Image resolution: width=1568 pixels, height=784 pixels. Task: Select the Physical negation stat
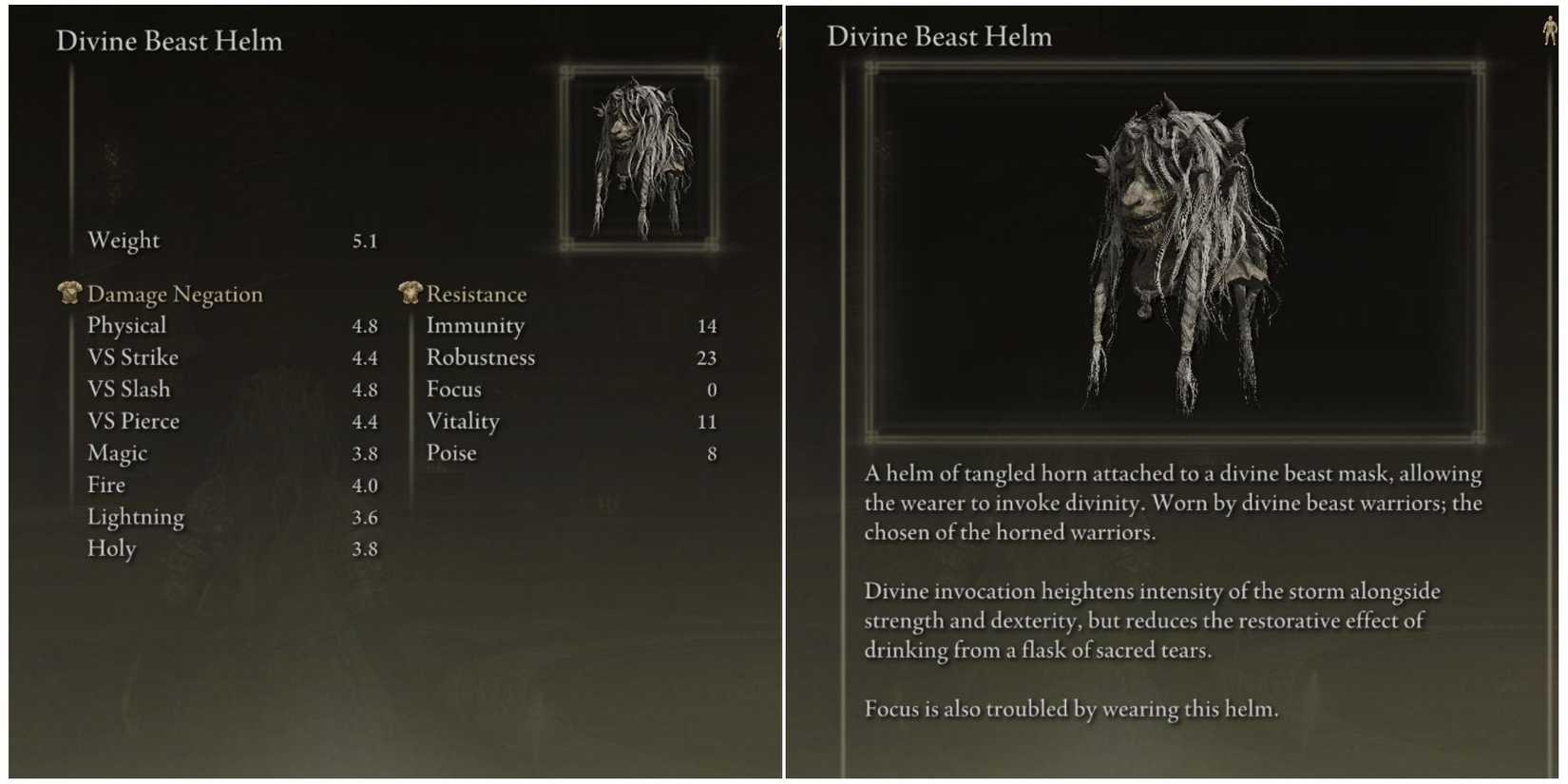125,325
